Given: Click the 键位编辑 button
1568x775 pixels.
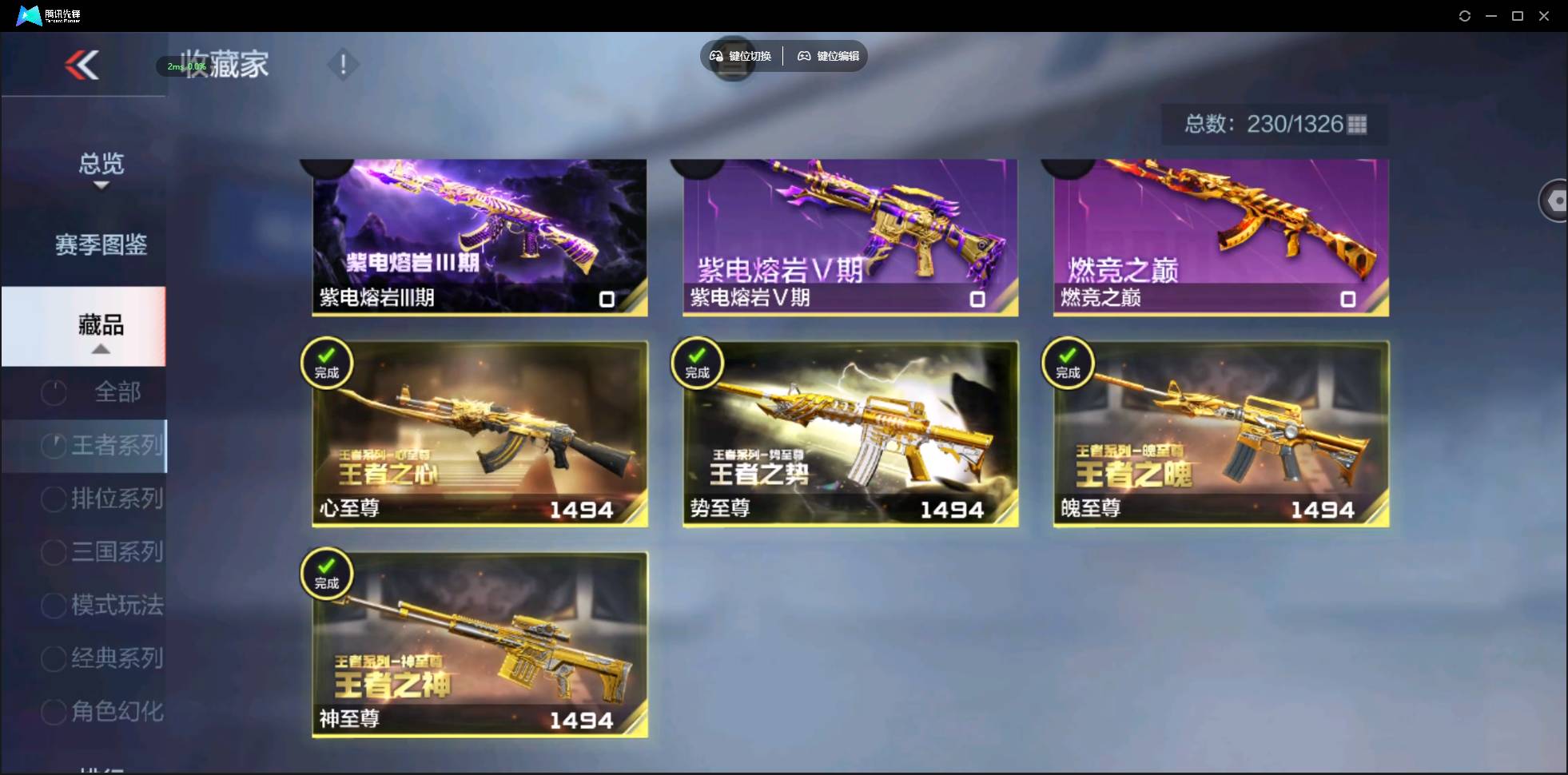Looking at the screenshot, I should click(828, 56).
